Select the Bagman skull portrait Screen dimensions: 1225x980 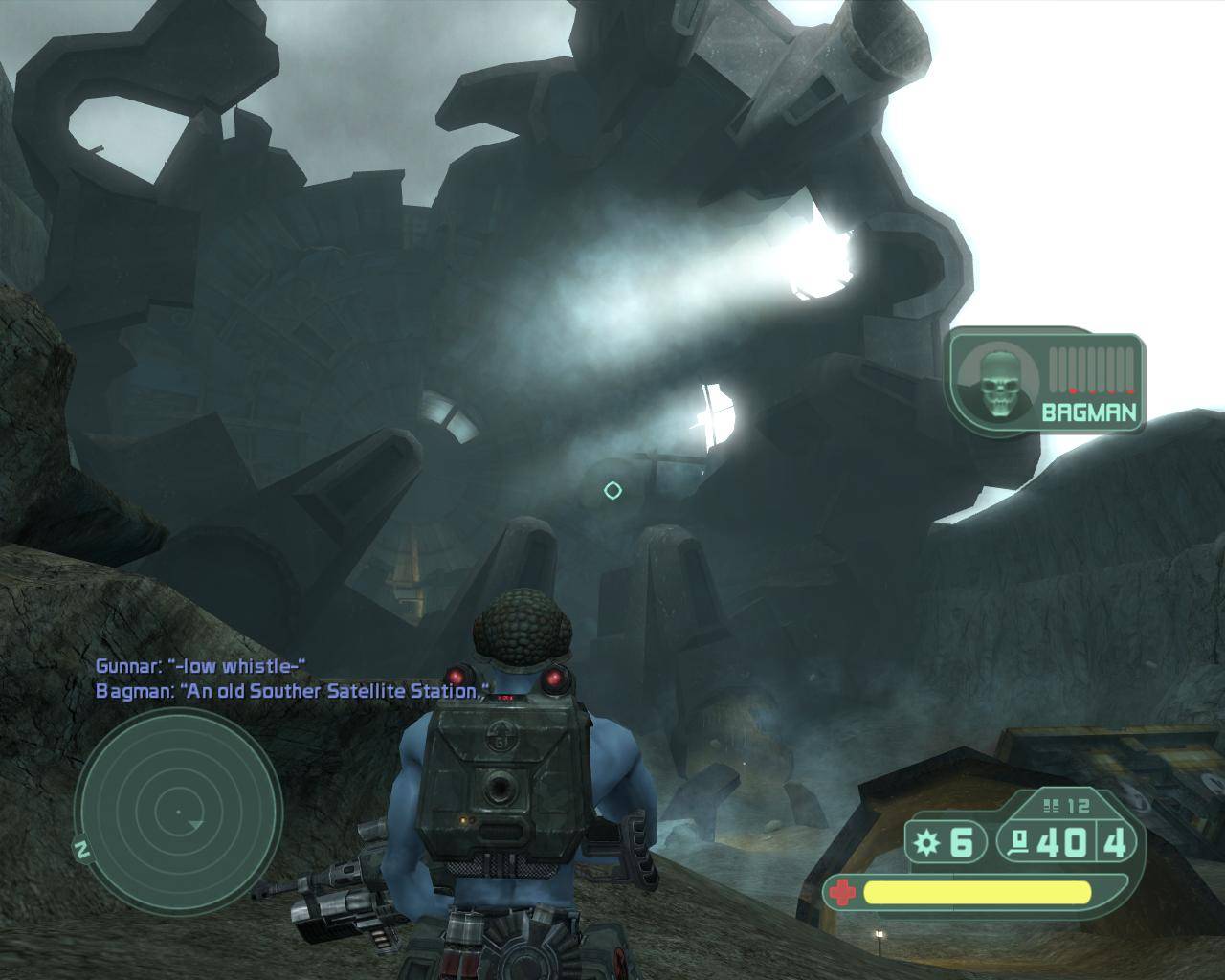[x=995, y=383]
